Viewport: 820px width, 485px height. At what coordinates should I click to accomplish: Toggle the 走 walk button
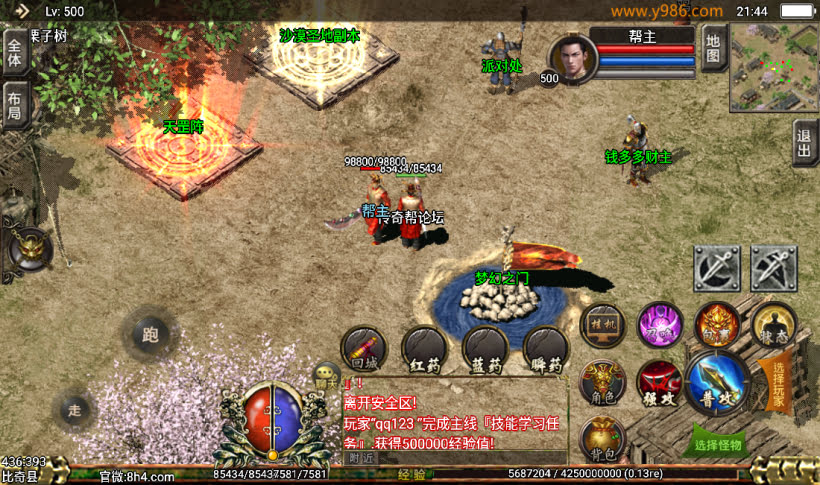(73, 407)
